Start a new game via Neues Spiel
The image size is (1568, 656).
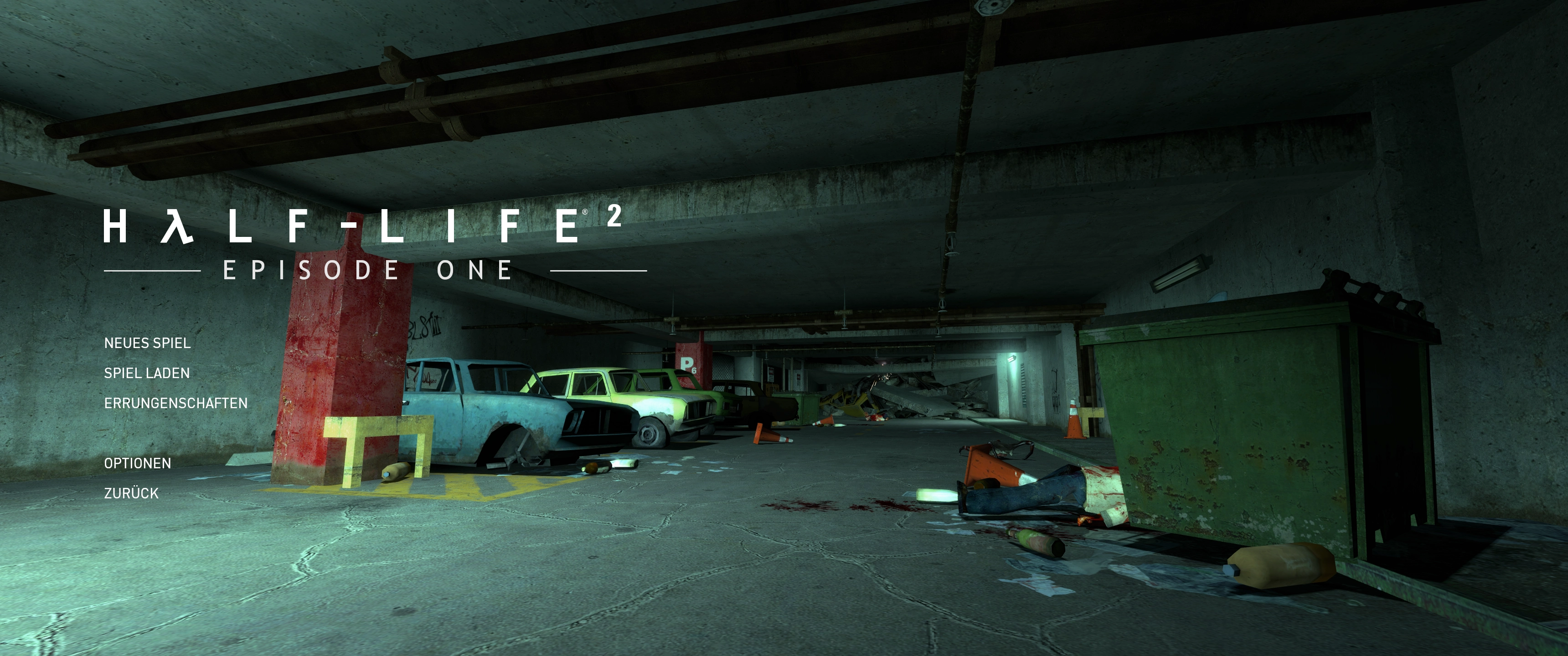(x=147, y=343)
